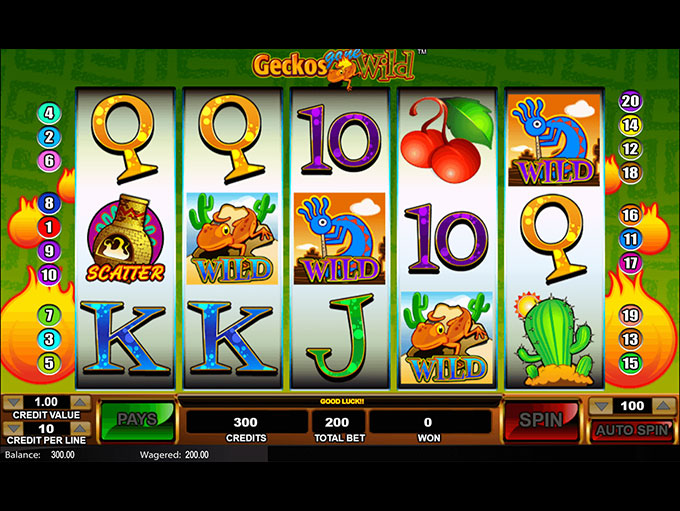The height and width of the screenshot is (511, 680).
Task: Choose payline number 10
Action: click(48, 274)
